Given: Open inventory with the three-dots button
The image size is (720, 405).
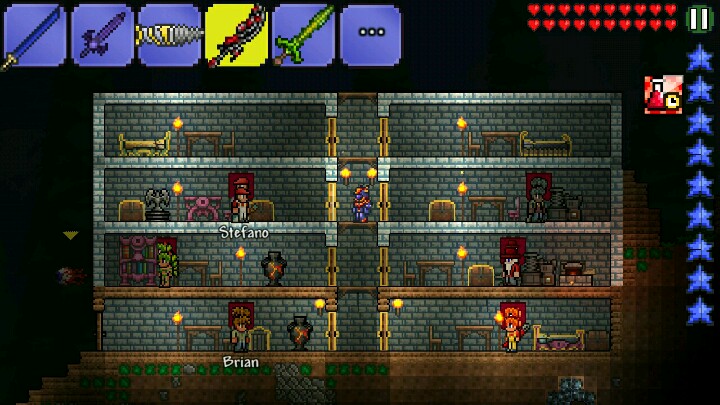Looking at the screenshot, I should tap(371, 35).
